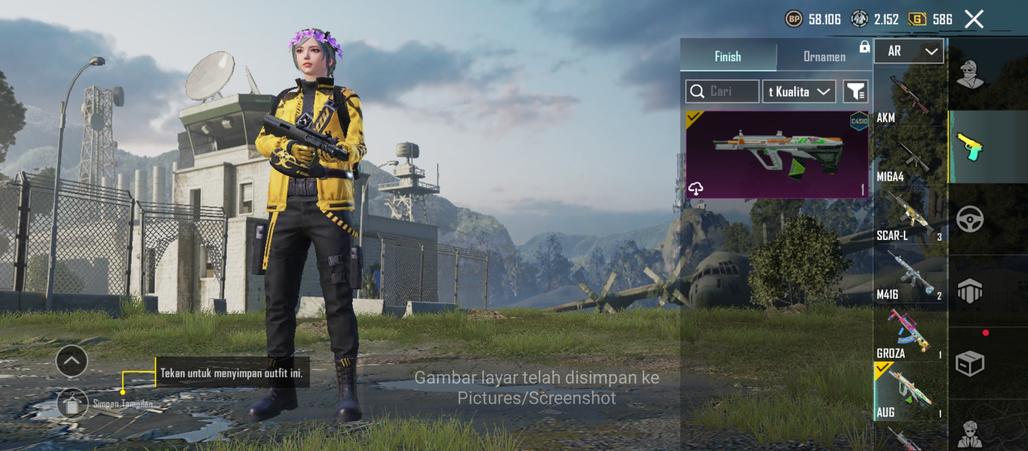Select the AUG weapon entry
The image size is (1028, 451).
(909, 392)
